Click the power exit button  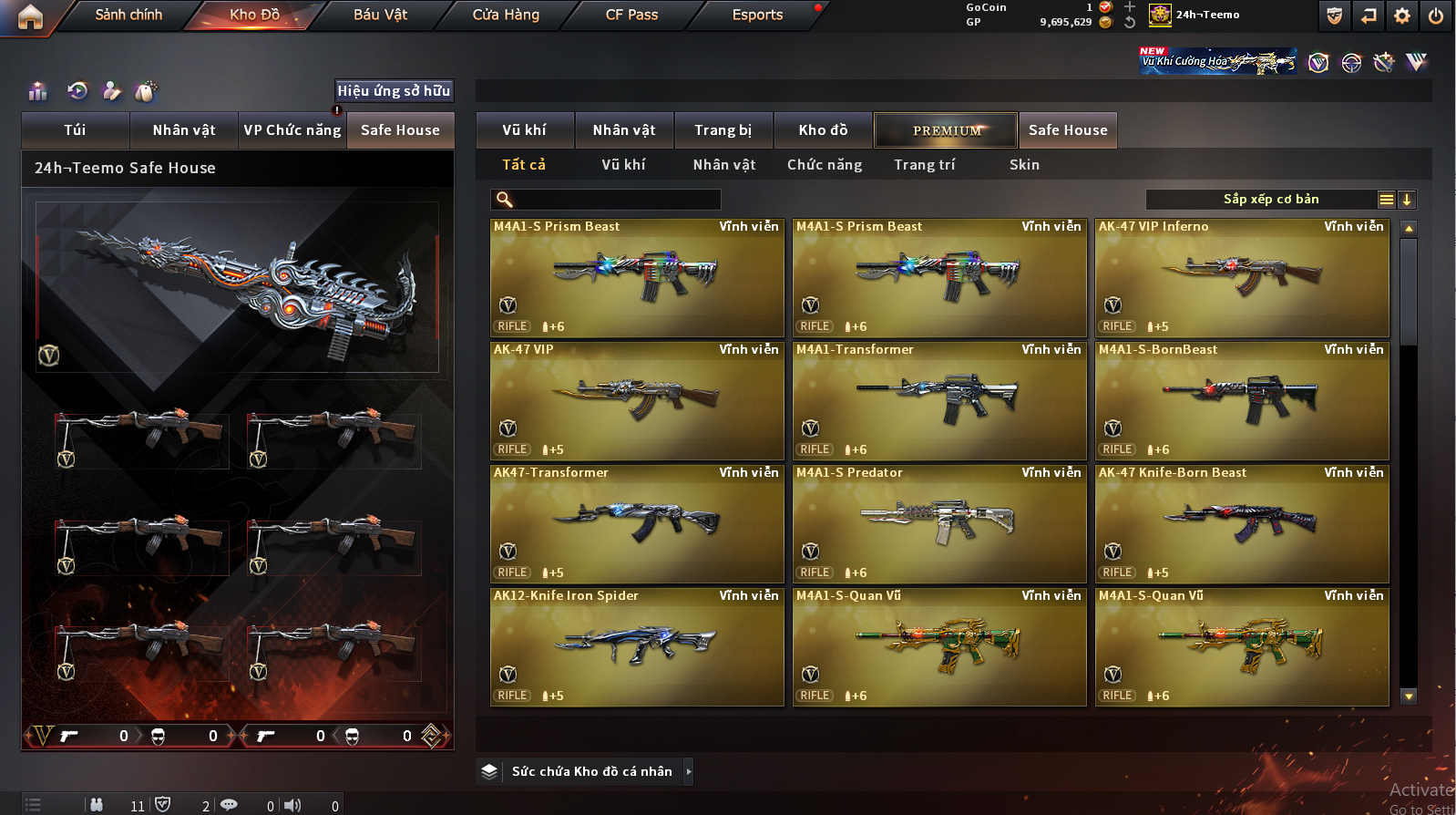(1435, 15)
